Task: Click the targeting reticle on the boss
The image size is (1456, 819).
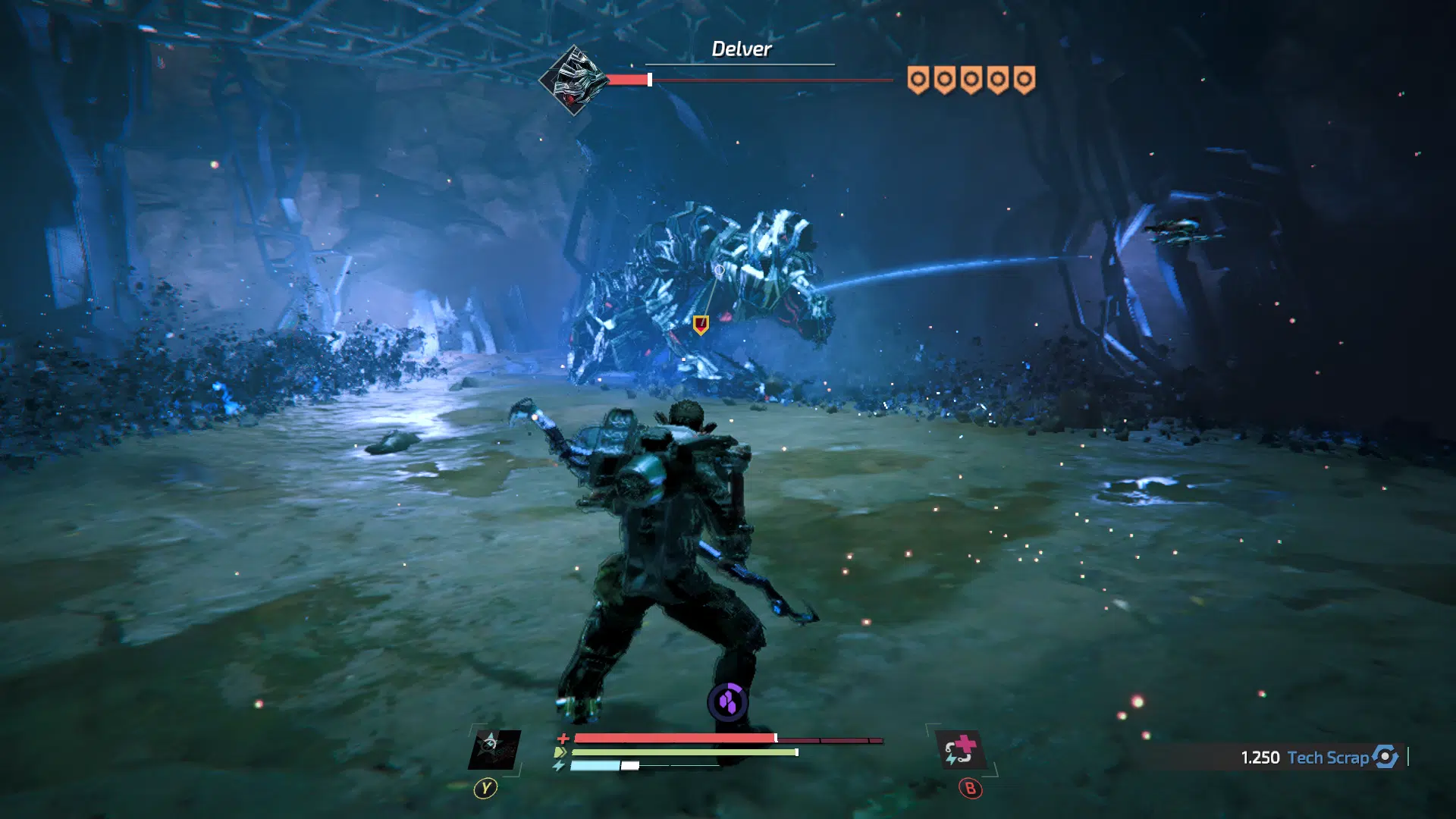Action: pos(720,270)
